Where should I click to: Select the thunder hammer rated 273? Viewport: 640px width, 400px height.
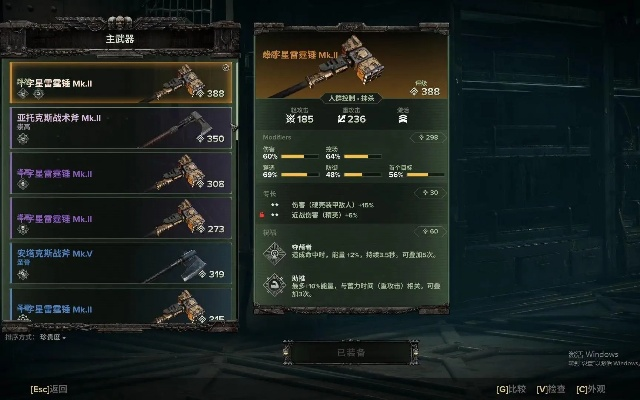coord(120,217)
